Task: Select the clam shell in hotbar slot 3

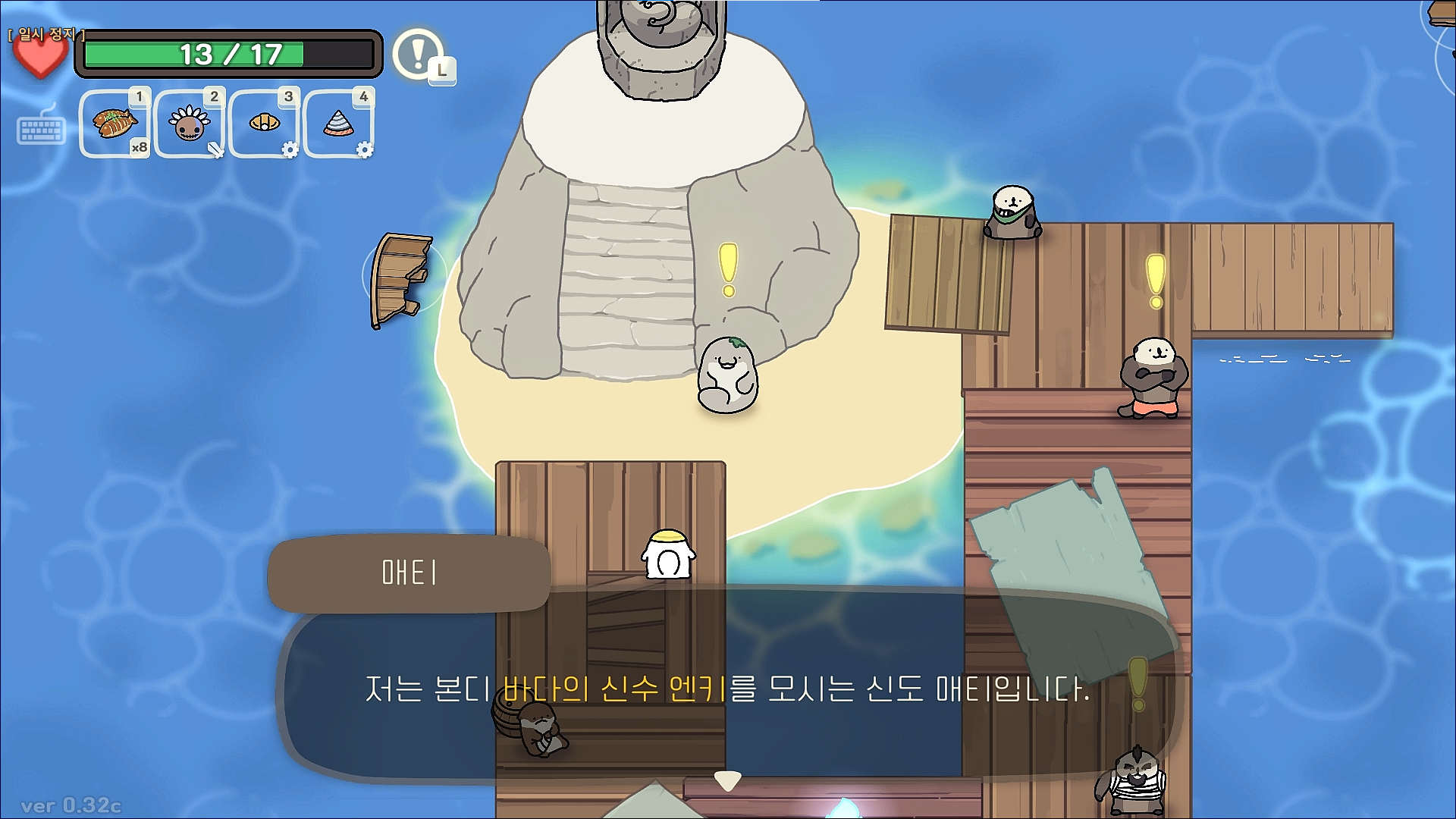Action: point(263,124)
